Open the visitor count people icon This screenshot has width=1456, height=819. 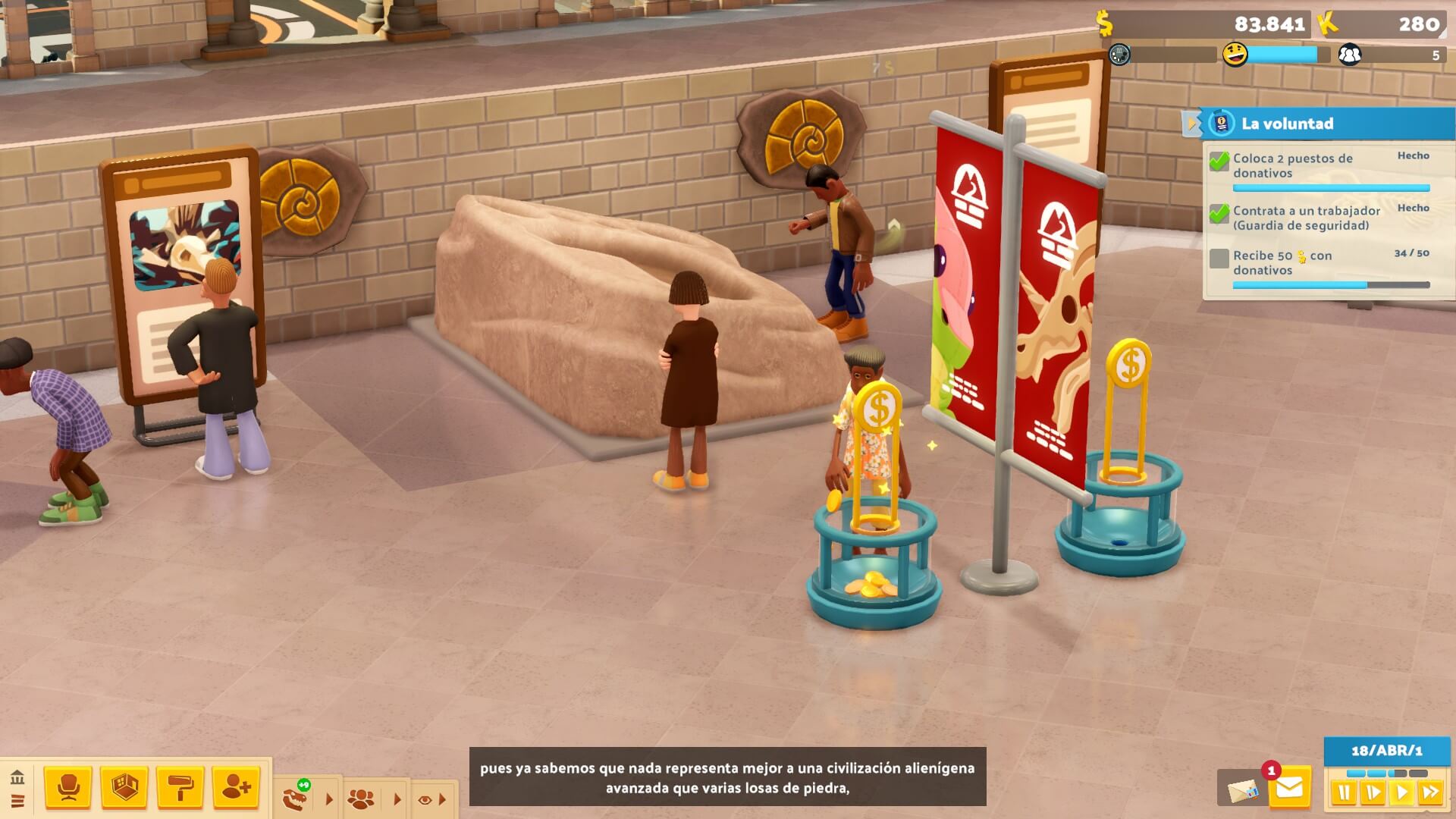[1350, 55]
